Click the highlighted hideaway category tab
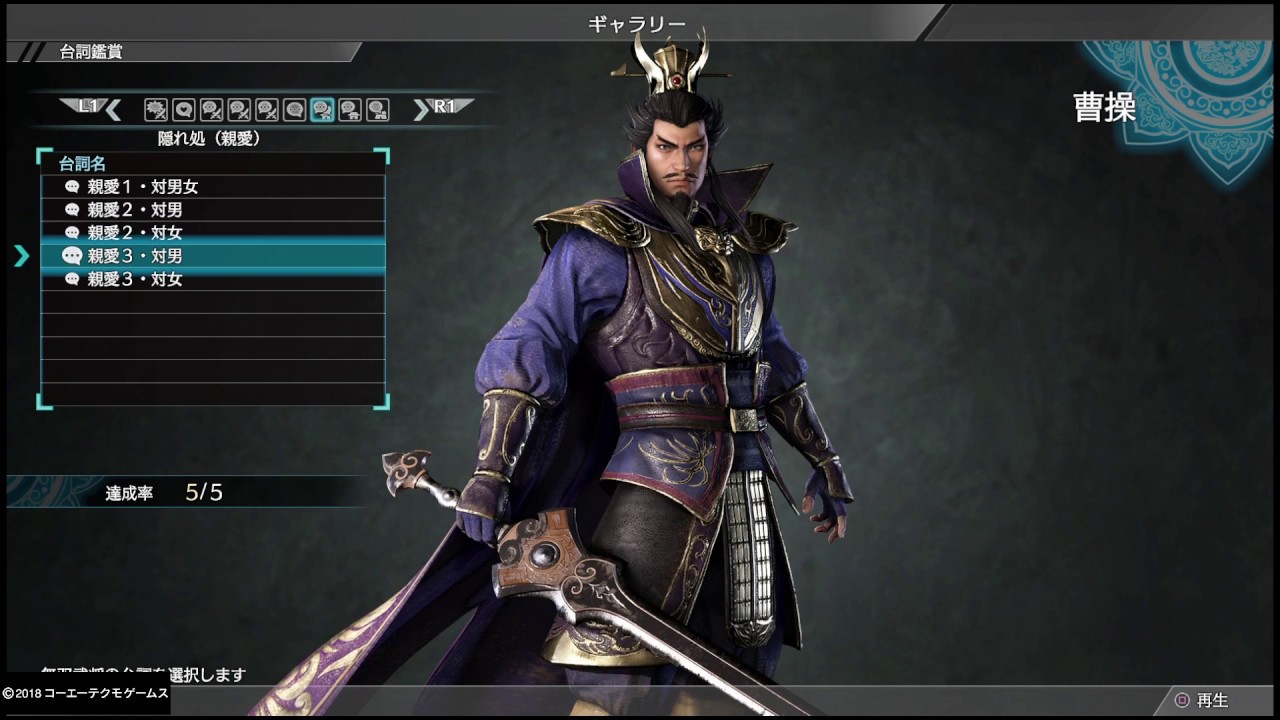Viewport: 1280px width, 720px height. point(322,109)
